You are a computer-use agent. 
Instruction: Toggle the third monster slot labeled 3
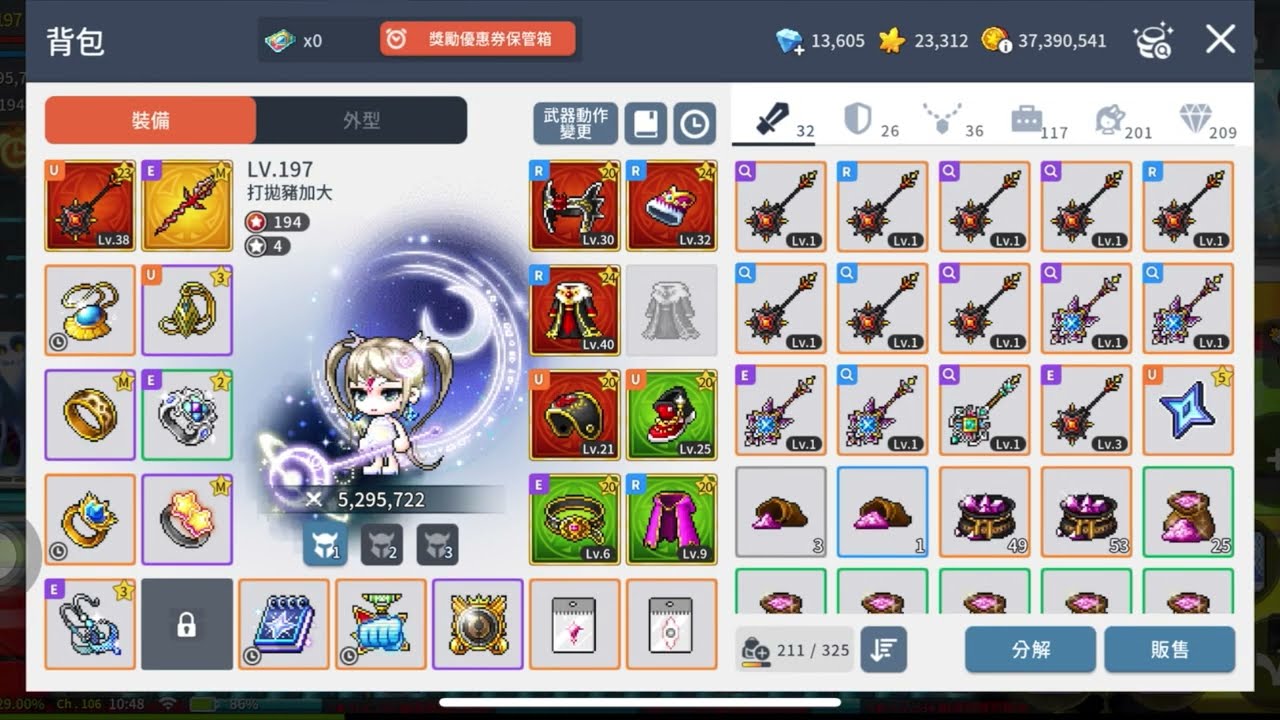pos(437,547)
